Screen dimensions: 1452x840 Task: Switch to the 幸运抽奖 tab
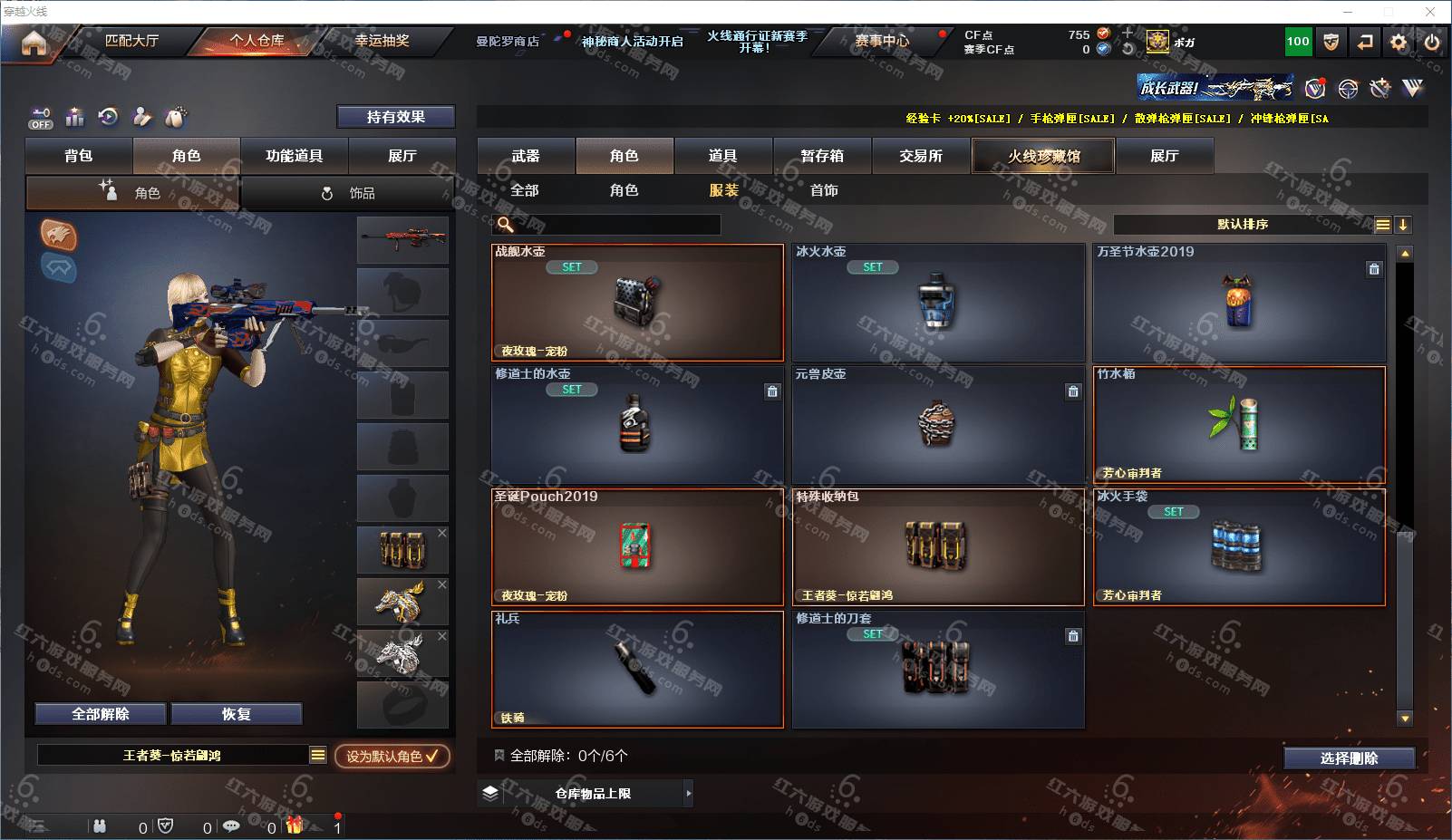pos(382,41)
